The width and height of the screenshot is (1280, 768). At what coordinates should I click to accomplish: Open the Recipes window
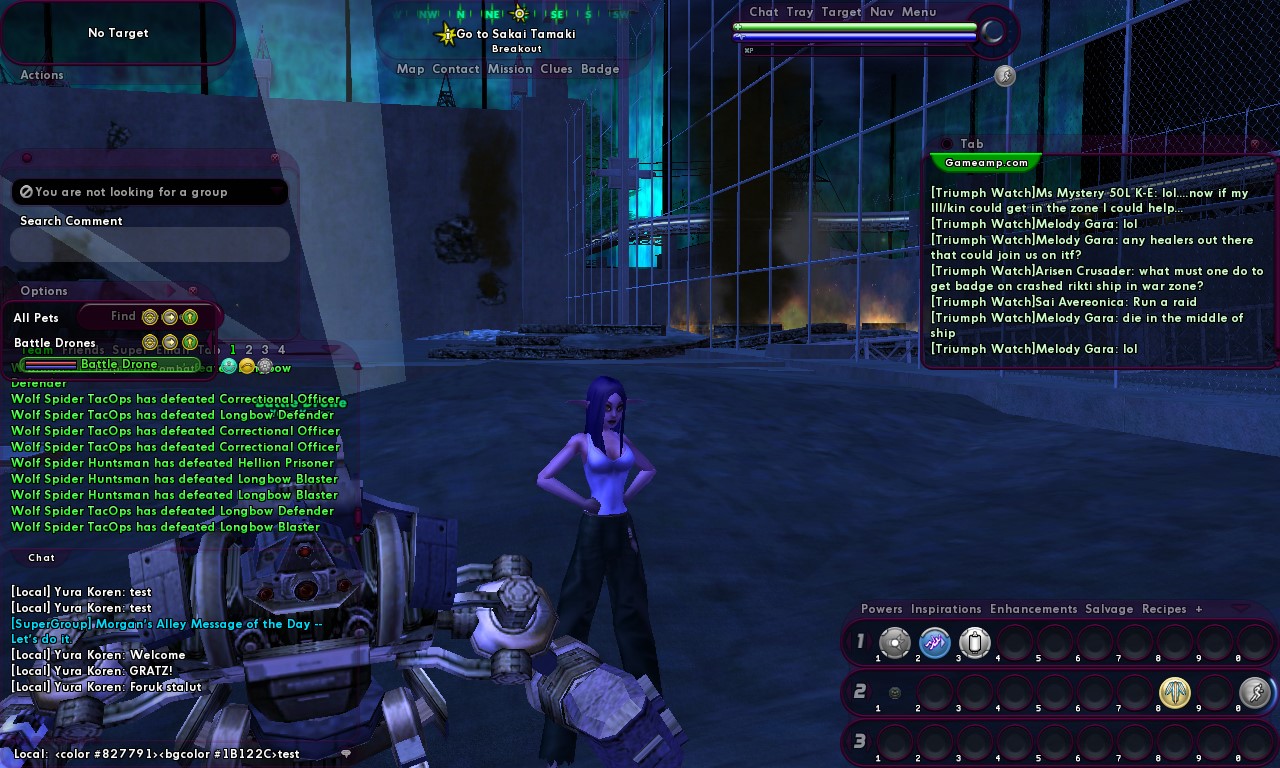tap(1164, 609)
